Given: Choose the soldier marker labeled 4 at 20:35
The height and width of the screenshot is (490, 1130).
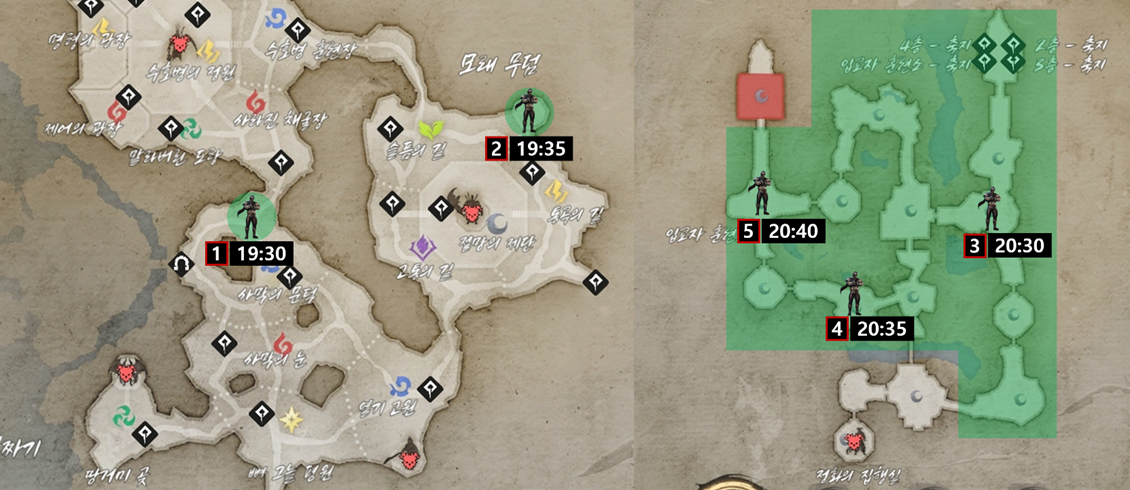Looking at the screenshot, I should pos(853,293).
